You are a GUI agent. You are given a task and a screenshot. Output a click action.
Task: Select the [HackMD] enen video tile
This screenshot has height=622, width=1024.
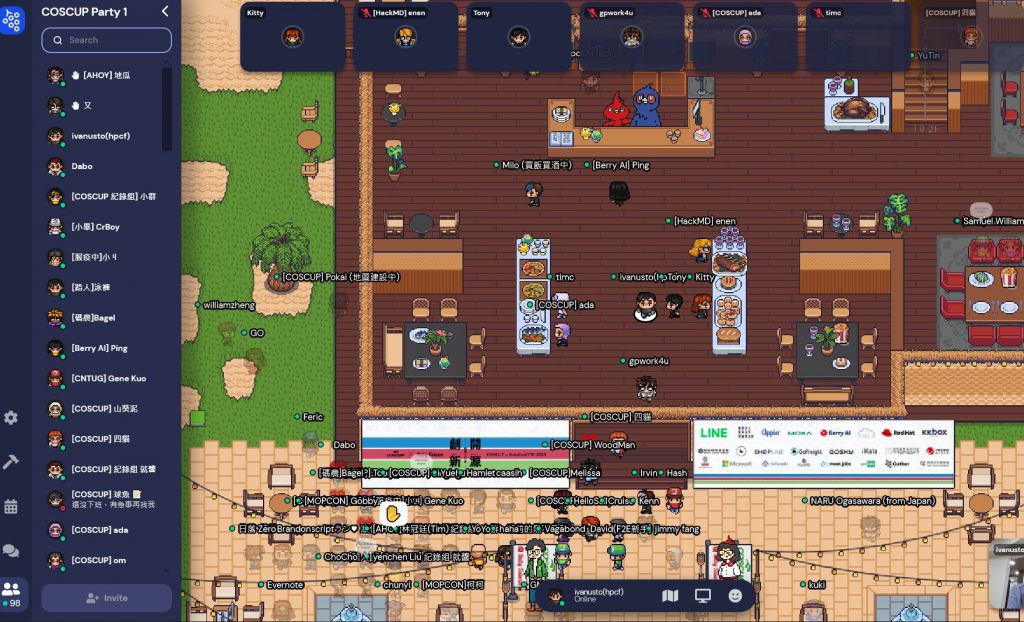tap(405, 37)
